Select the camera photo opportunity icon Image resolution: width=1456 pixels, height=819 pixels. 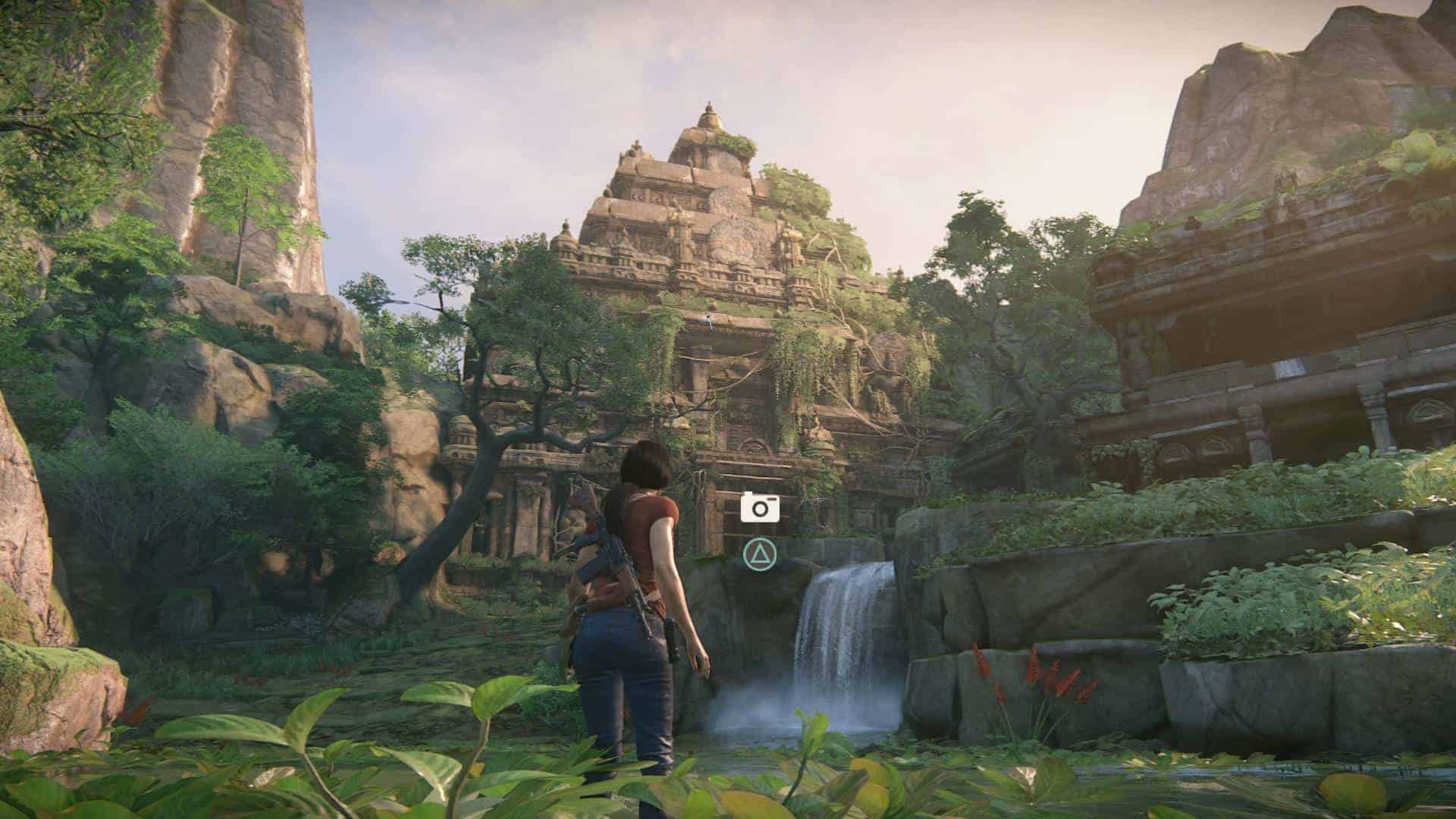[x=760, y=507]
